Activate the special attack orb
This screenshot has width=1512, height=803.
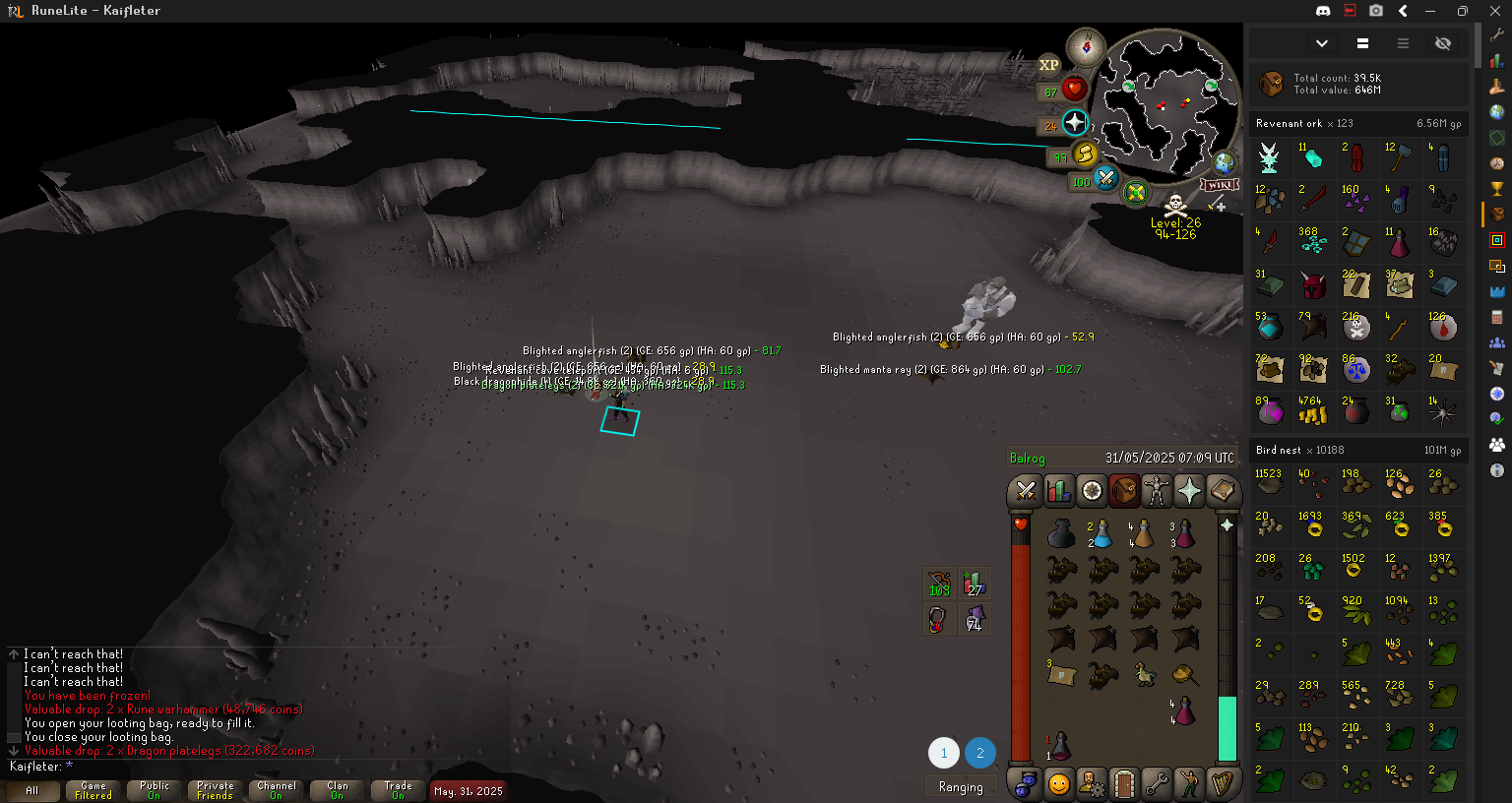click(1105, 178)
